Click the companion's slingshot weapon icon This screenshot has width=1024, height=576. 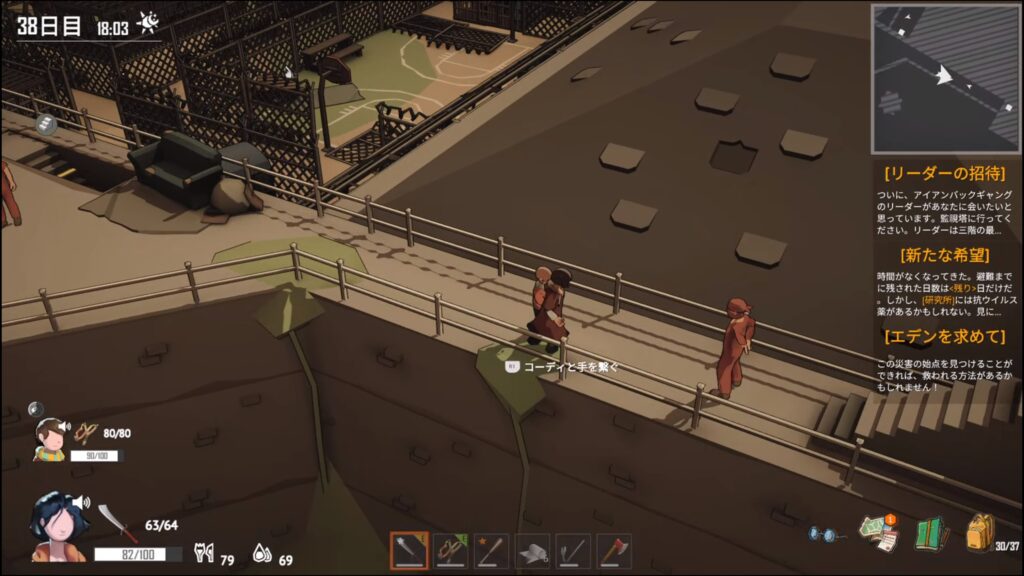coord(87,433)
